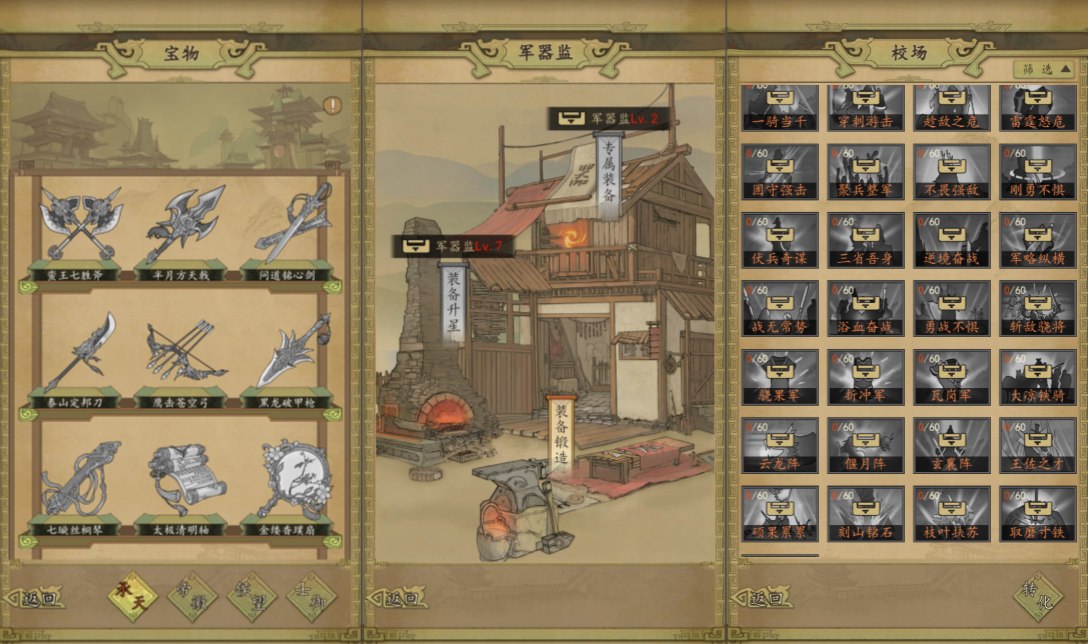Choose the 太极清明轴 scroll treasure

185,481
